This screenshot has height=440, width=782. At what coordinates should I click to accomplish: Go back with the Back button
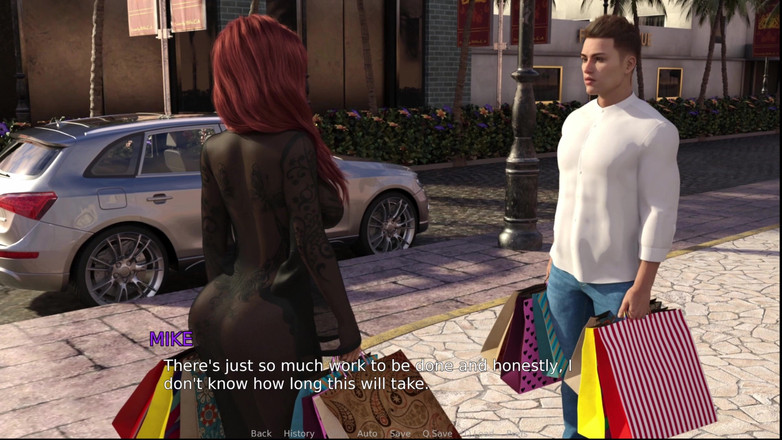click(x=261, y=433)
